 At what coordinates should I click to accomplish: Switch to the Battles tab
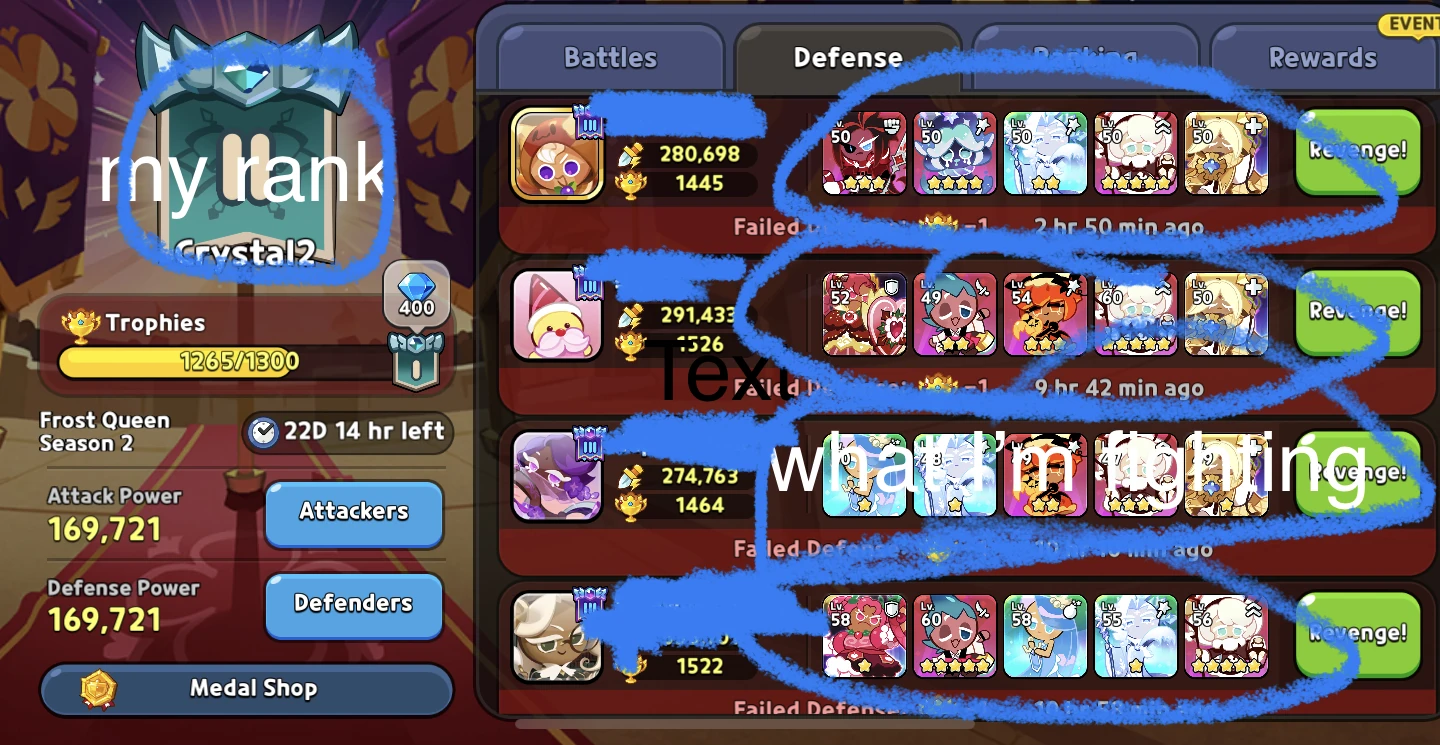(x=609, y=57)
